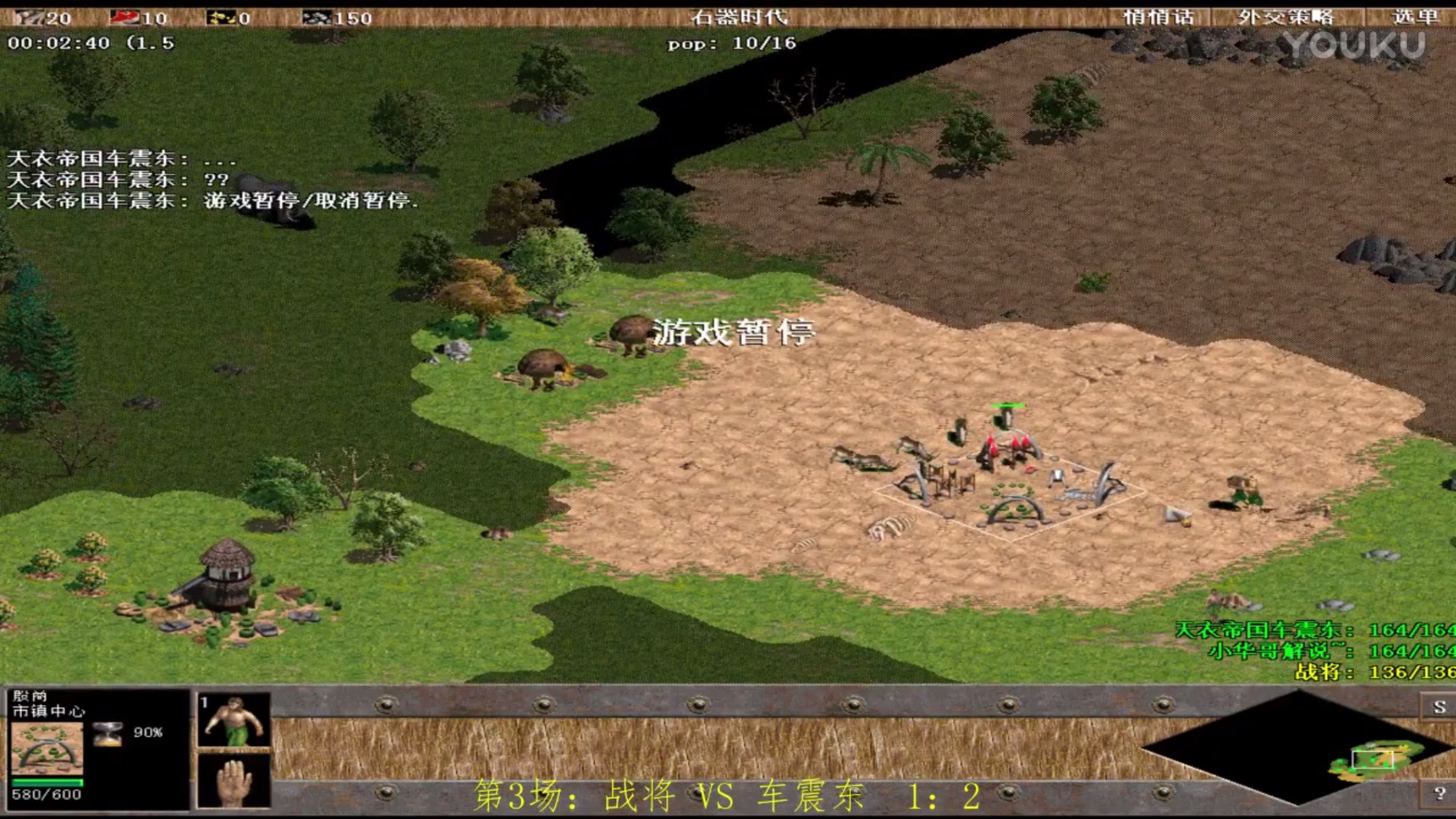
Task: Queue another villager at the town center
Action: (234, 720)
